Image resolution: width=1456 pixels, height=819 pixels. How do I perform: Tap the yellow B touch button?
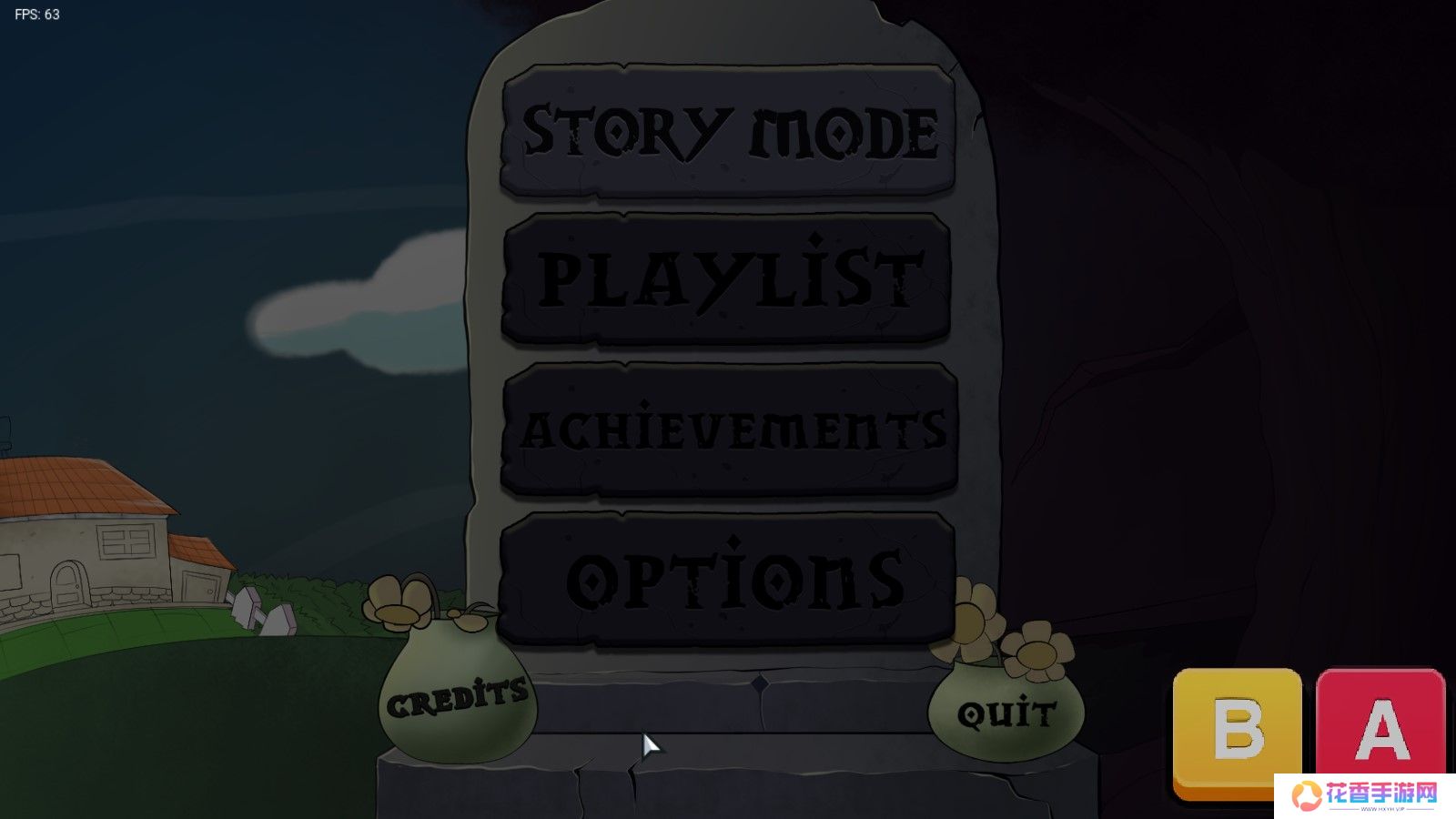(x=1237, y=730)
